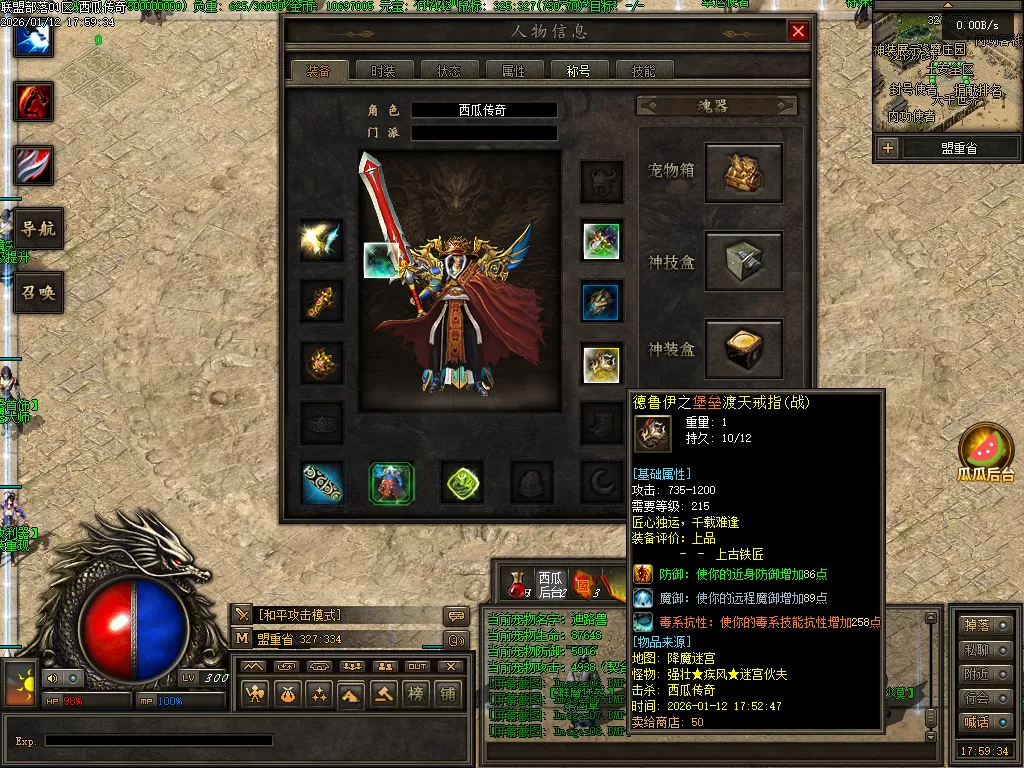The width and height of the screenshot is (1024, 768).
Task: Open the 神装盒 gold box slot
Action: point(743,349)
